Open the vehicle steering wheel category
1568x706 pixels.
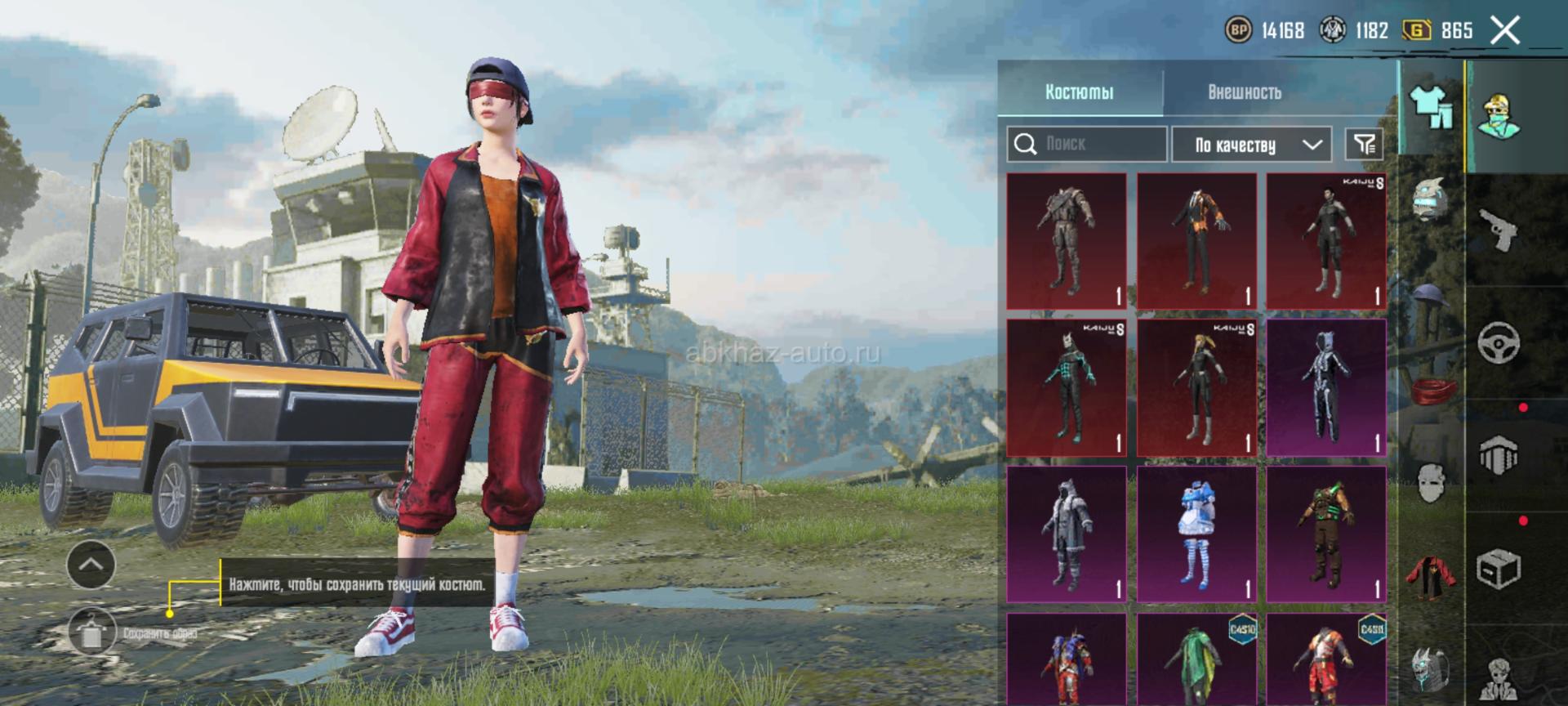point(1499,342)
